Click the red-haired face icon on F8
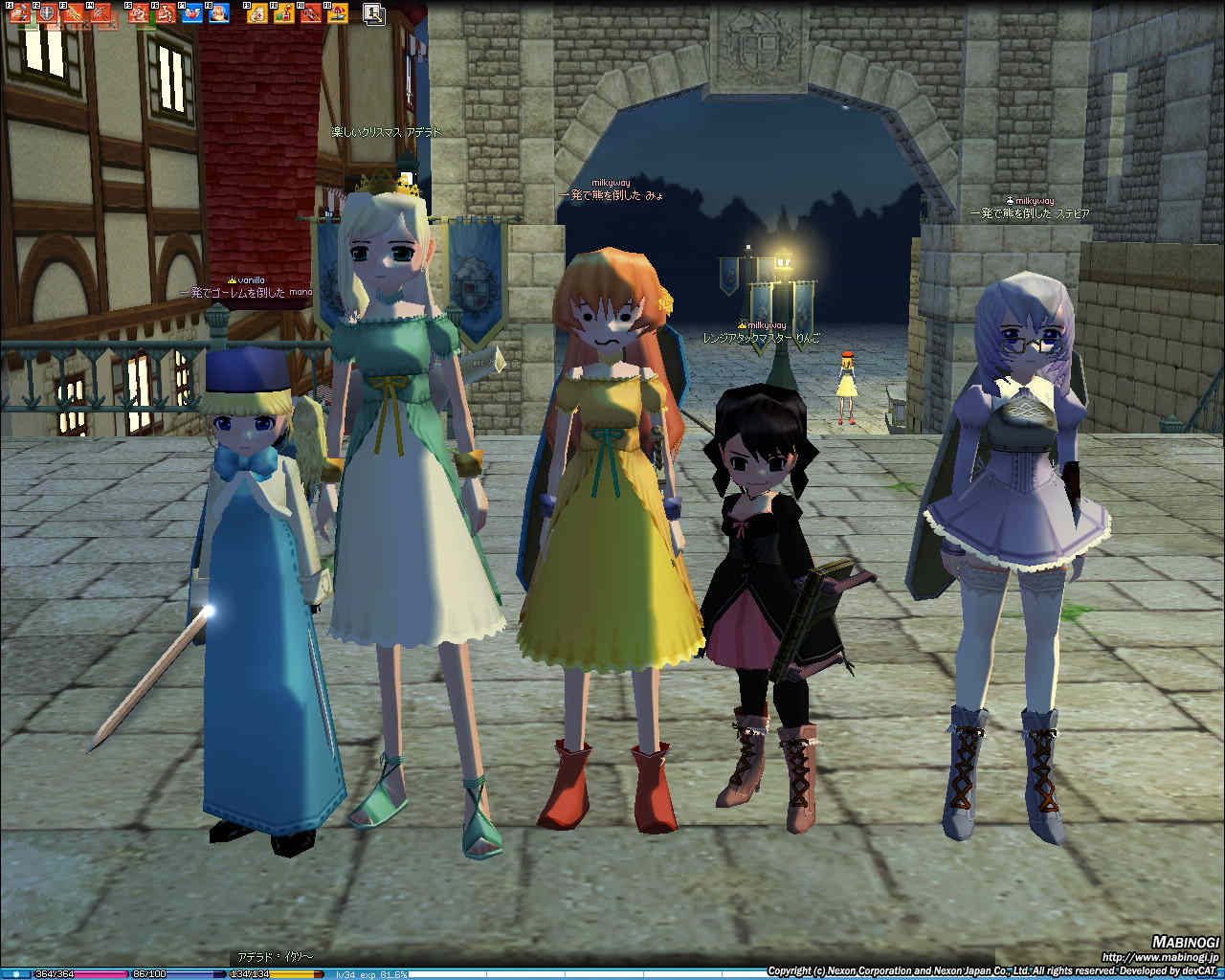1225x980 pixels. 218,13
